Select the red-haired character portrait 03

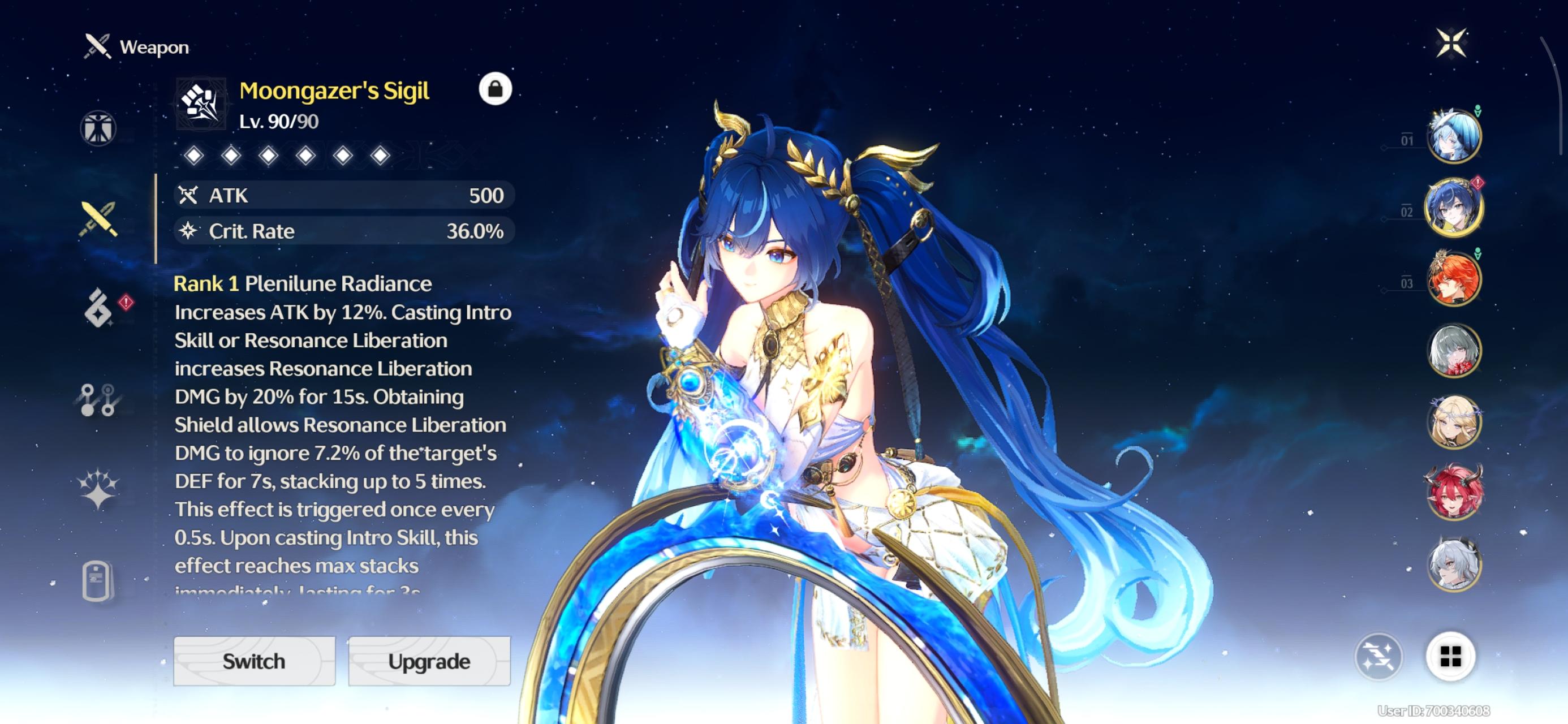pyautogui.click(x=1455, y=277)
